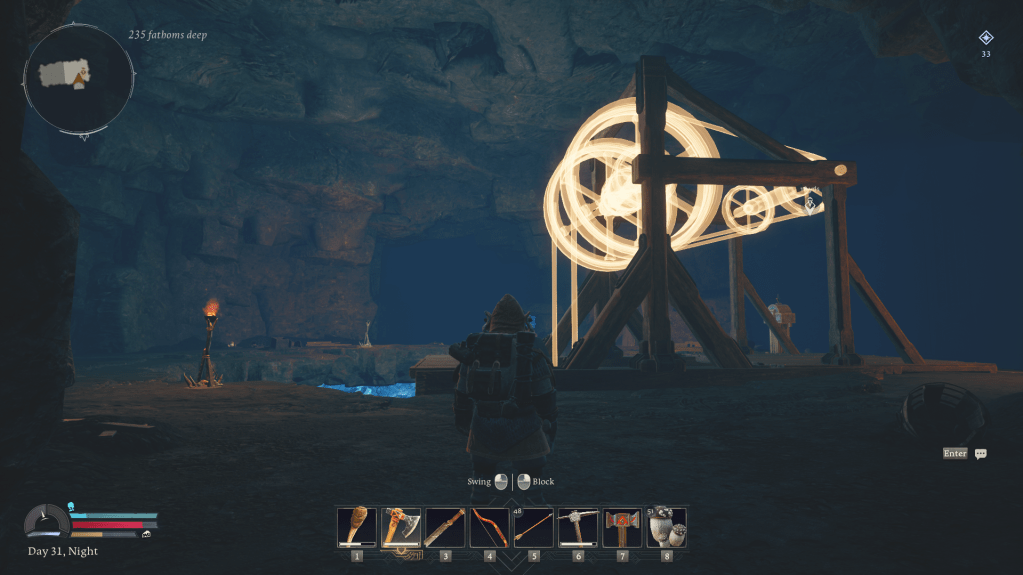
Task: Pick the pickaxe in hotbar slot 6
Action: click(578, 527)
